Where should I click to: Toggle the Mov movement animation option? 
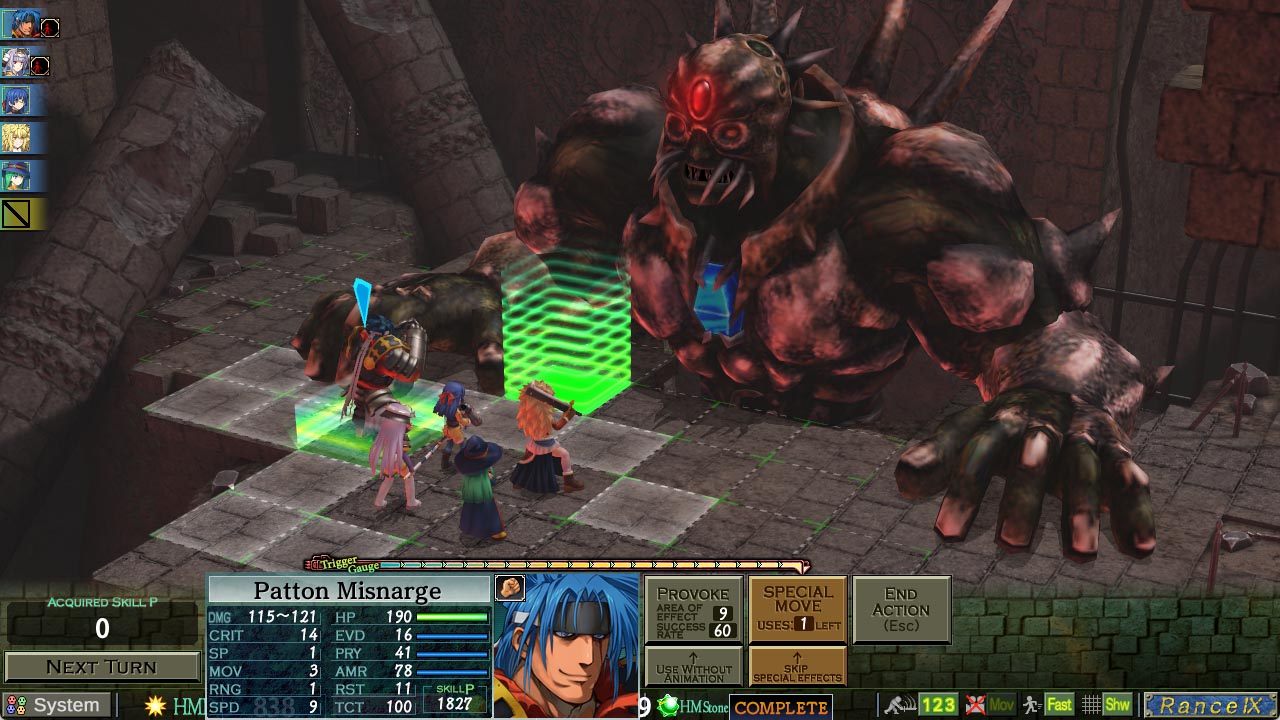[x=990, y=706]
